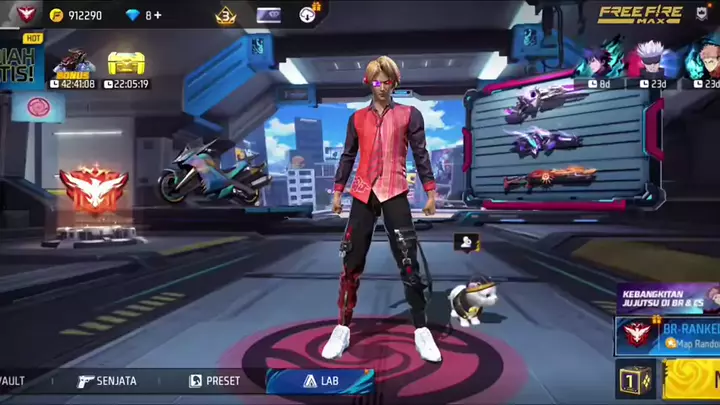The image size is (720, 405).
Task: Open the player profile badge
Action: (x=27, y=14)
